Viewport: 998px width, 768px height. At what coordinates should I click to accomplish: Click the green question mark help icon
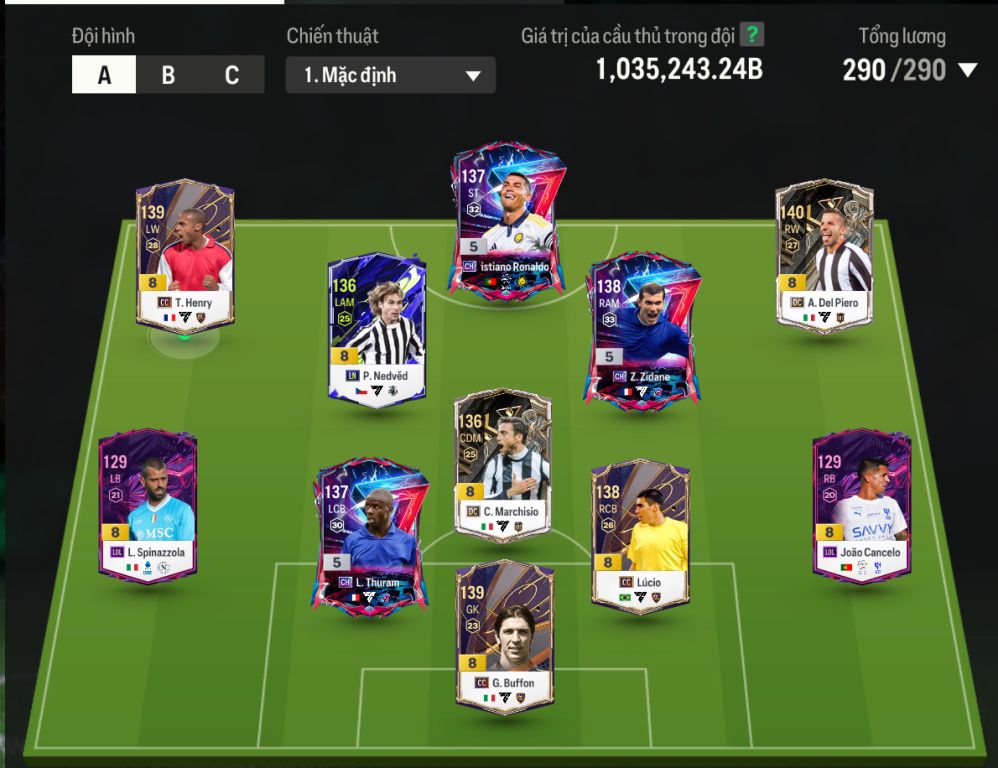coord(752,35)
